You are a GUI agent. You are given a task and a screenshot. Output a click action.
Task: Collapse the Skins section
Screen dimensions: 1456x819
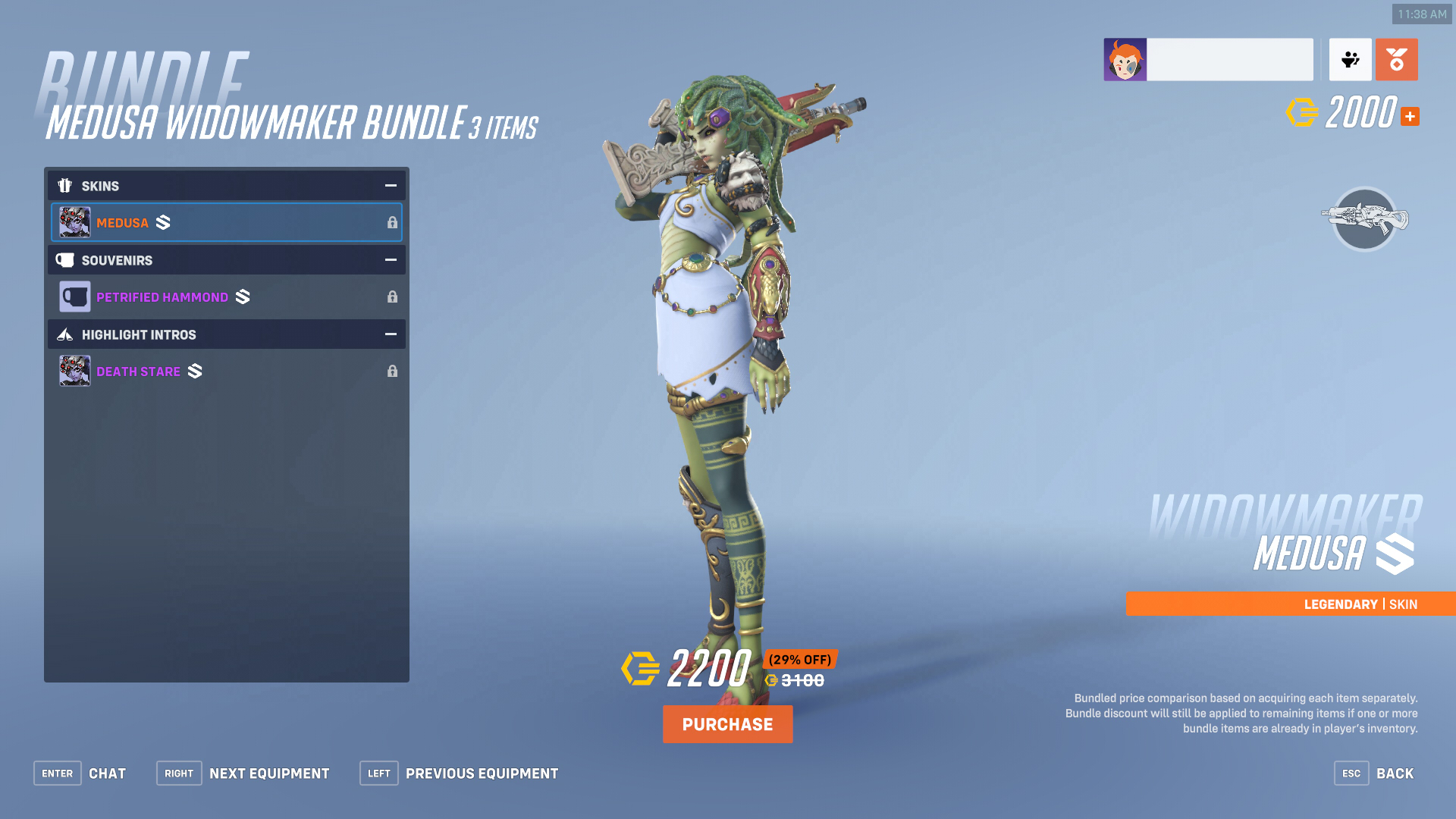(x=390, y=185)
